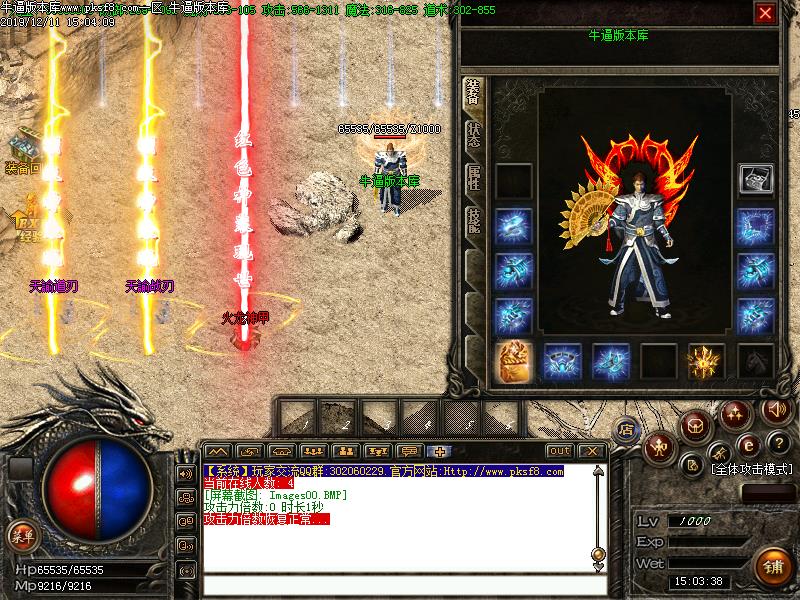Image resolution: width=800 pixels, height=600 pixels.
Task: Open the 属性 attributes tab
Action: point(473,178)
